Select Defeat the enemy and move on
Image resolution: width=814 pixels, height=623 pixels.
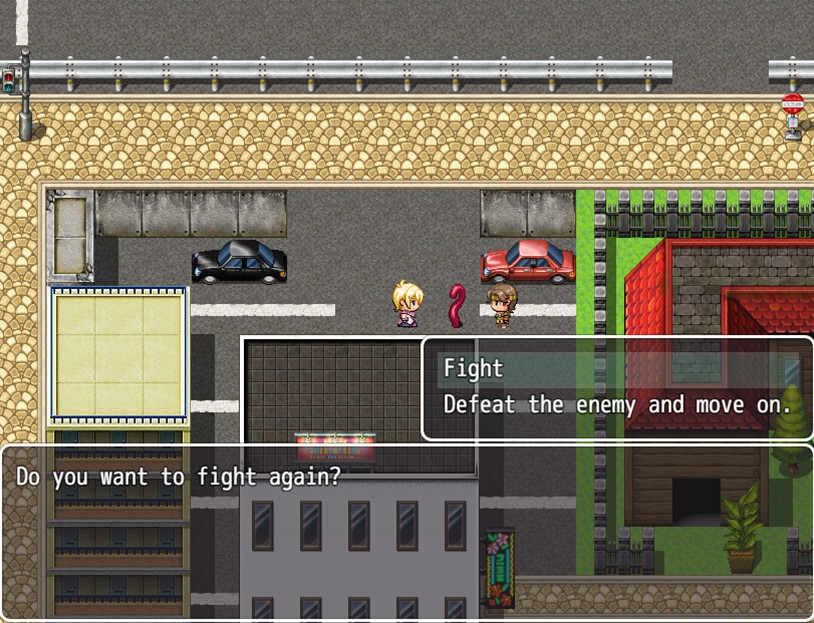[617, 405]
